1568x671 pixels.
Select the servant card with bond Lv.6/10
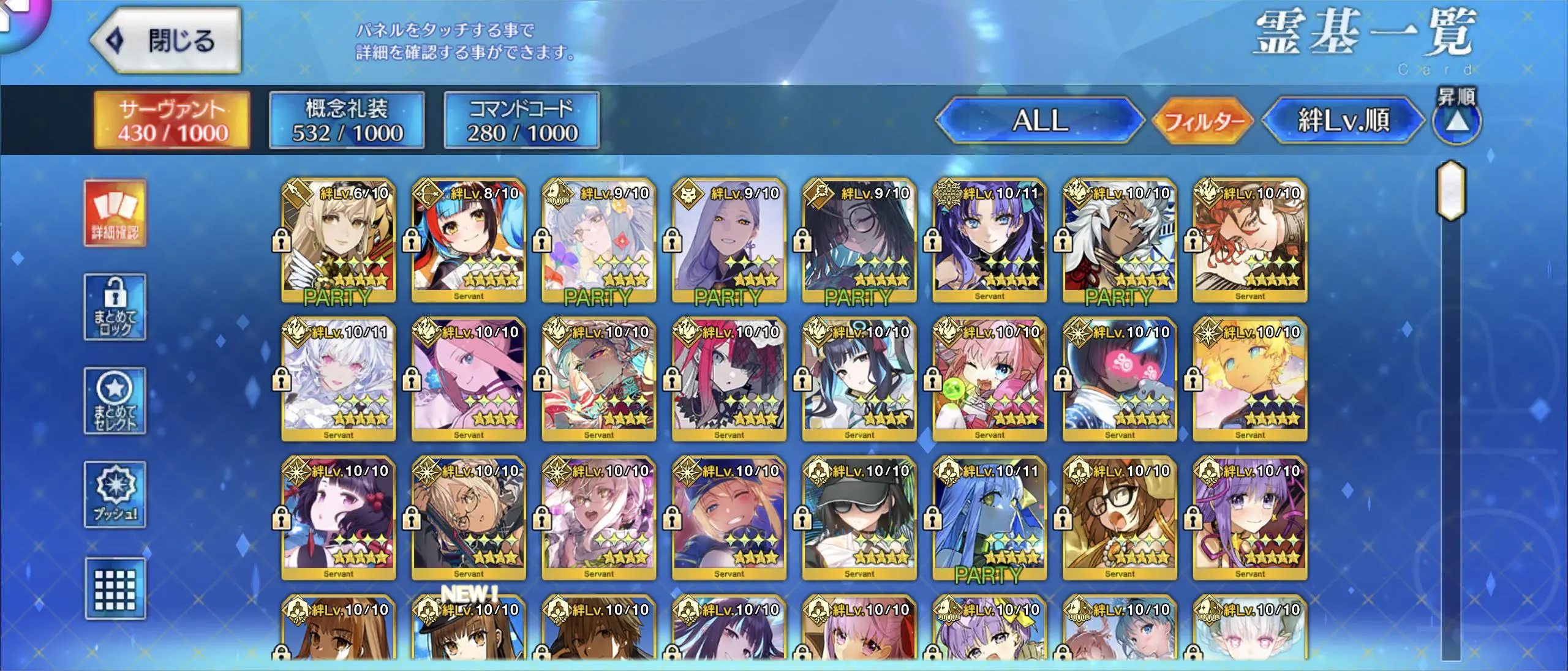pyautogui.click(x=338, y=241)
